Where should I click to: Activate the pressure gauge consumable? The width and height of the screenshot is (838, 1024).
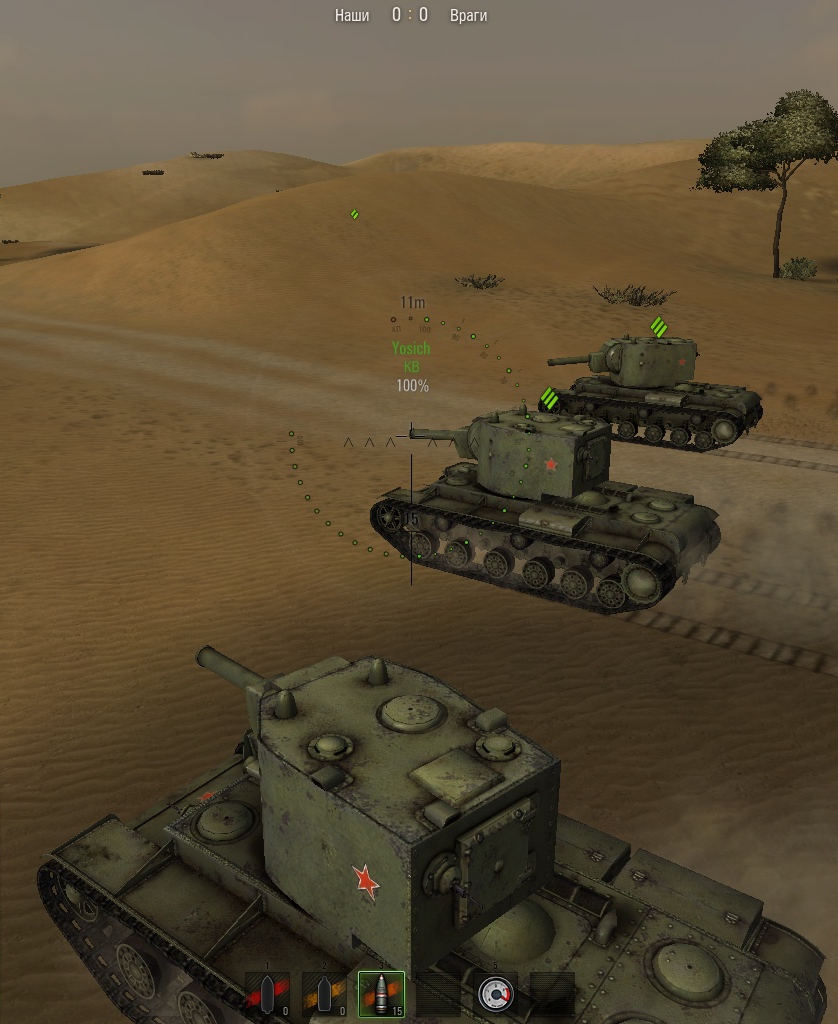click(495, 994)
